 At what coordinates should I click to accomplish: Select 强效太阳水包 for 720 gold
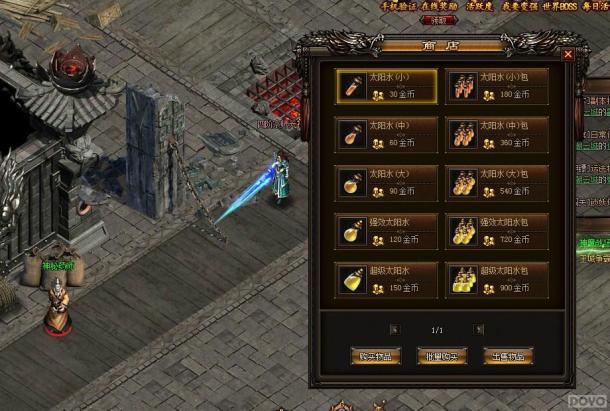[x=497, y=231]
